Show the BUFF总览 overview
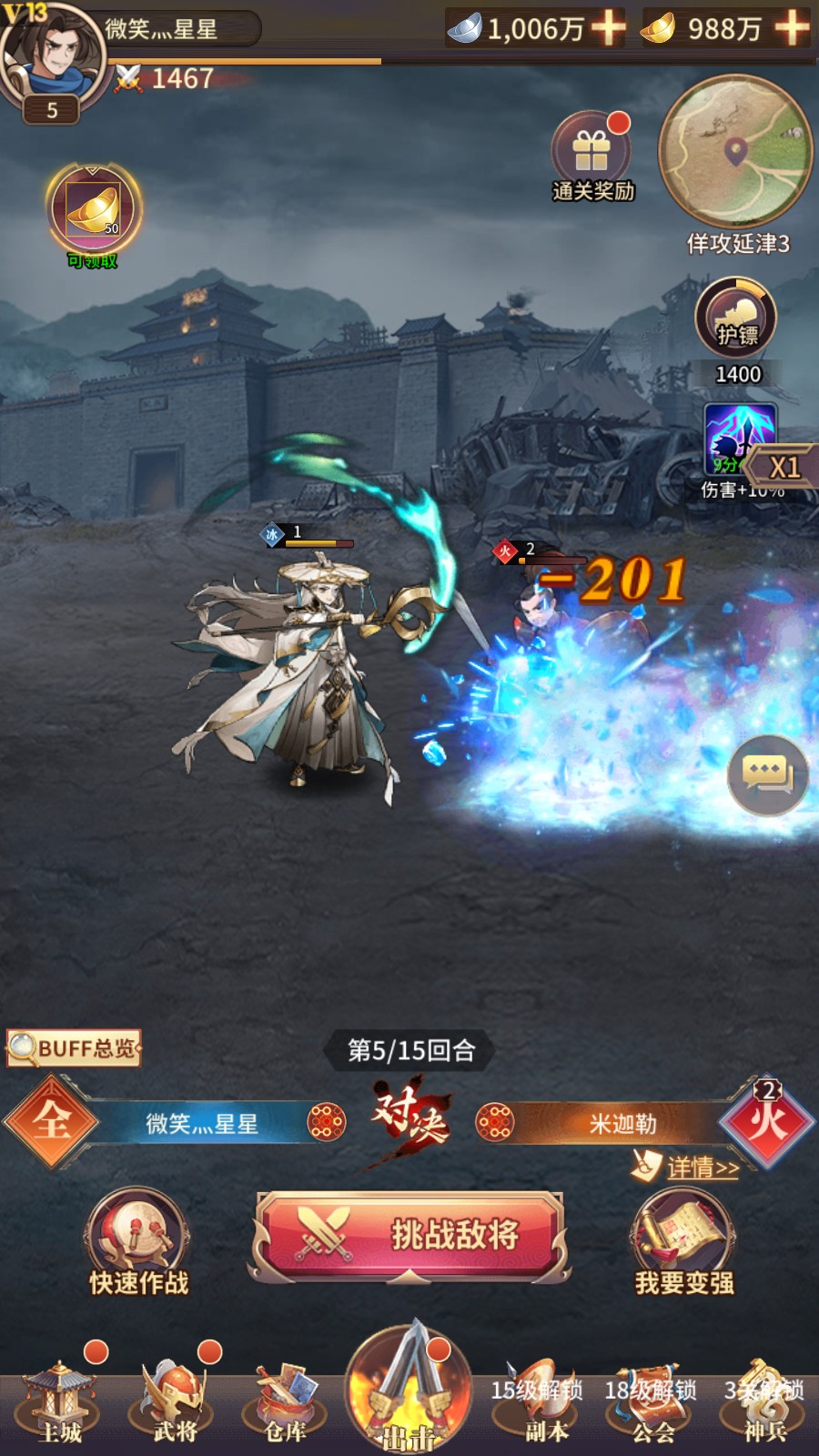This screenshot has width=819, height=1456. coord(75,1048)
